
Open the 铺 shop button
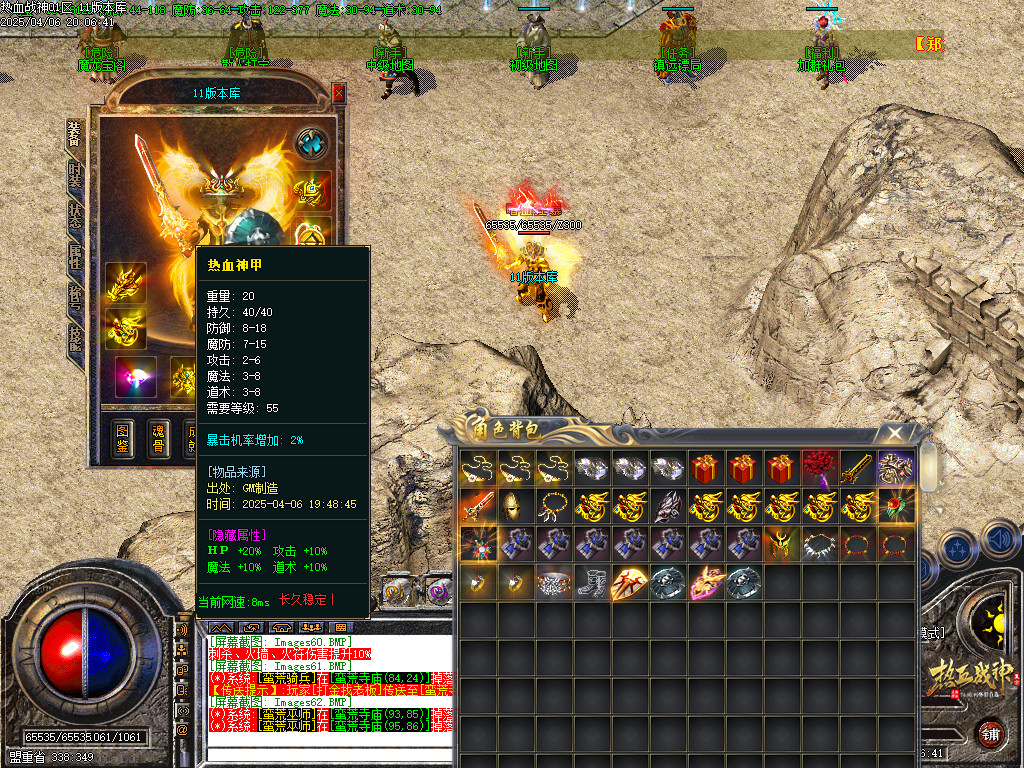tap(992, 733)
